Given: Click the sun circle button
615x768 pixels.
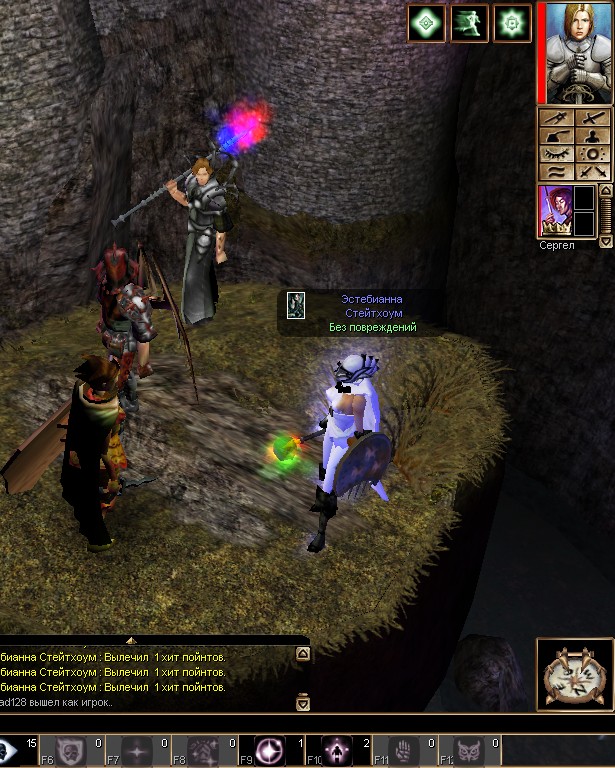Looking at the screenshot, I should pos(594,154).
